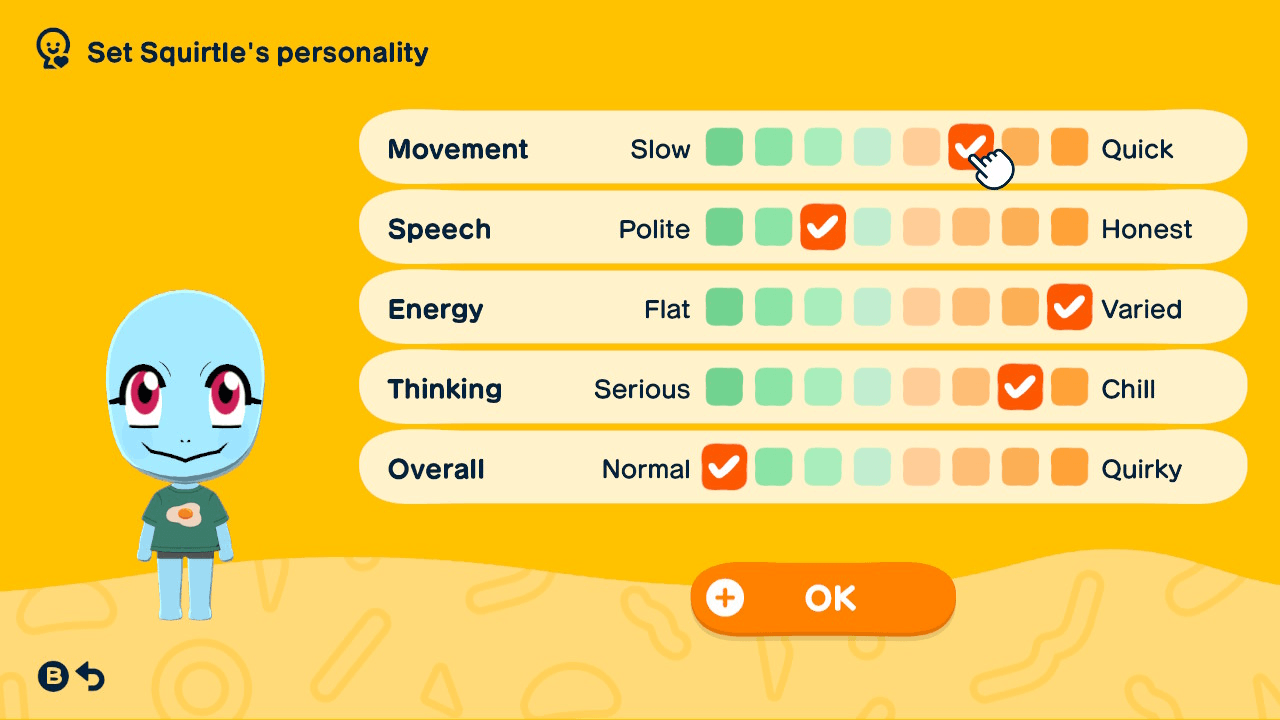Click the checked Movement checkmark under the cursor
1280x720 pixels.
coord(970,147)
